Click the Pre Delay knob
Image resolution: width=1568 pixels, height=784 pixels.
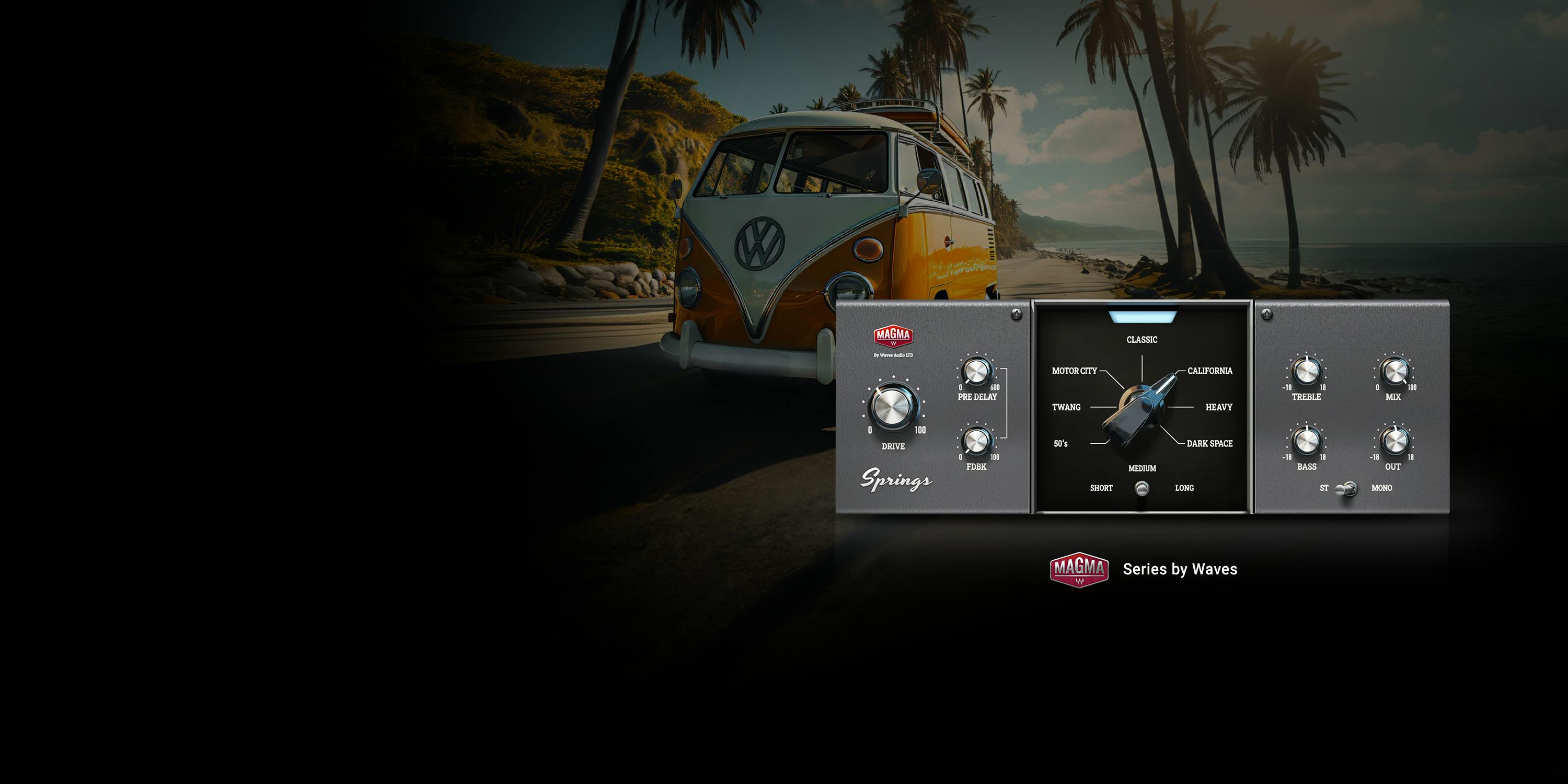(976, 371)
